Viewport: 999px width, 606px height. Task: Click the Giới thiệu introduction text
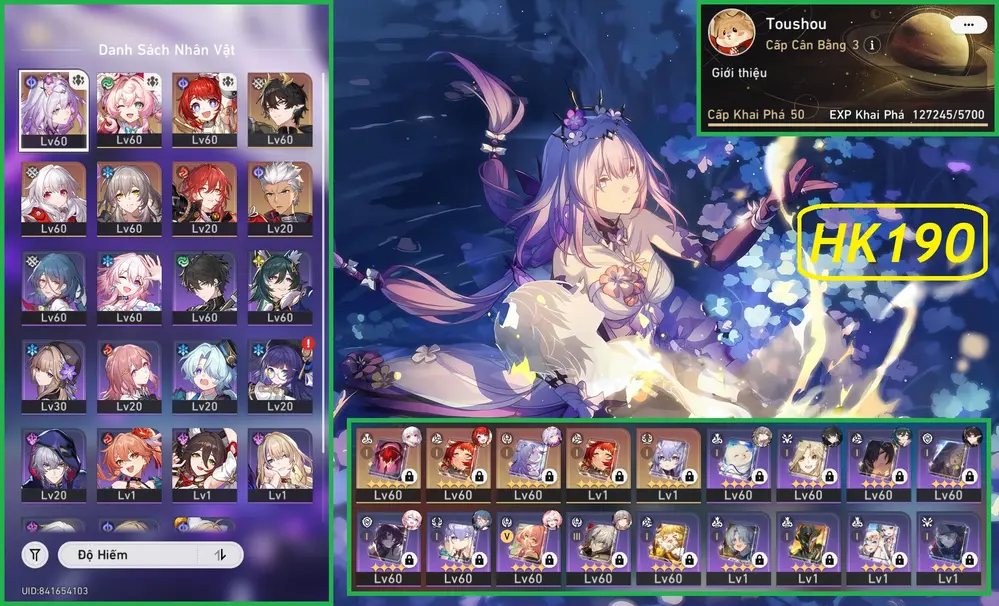[735, 73]
